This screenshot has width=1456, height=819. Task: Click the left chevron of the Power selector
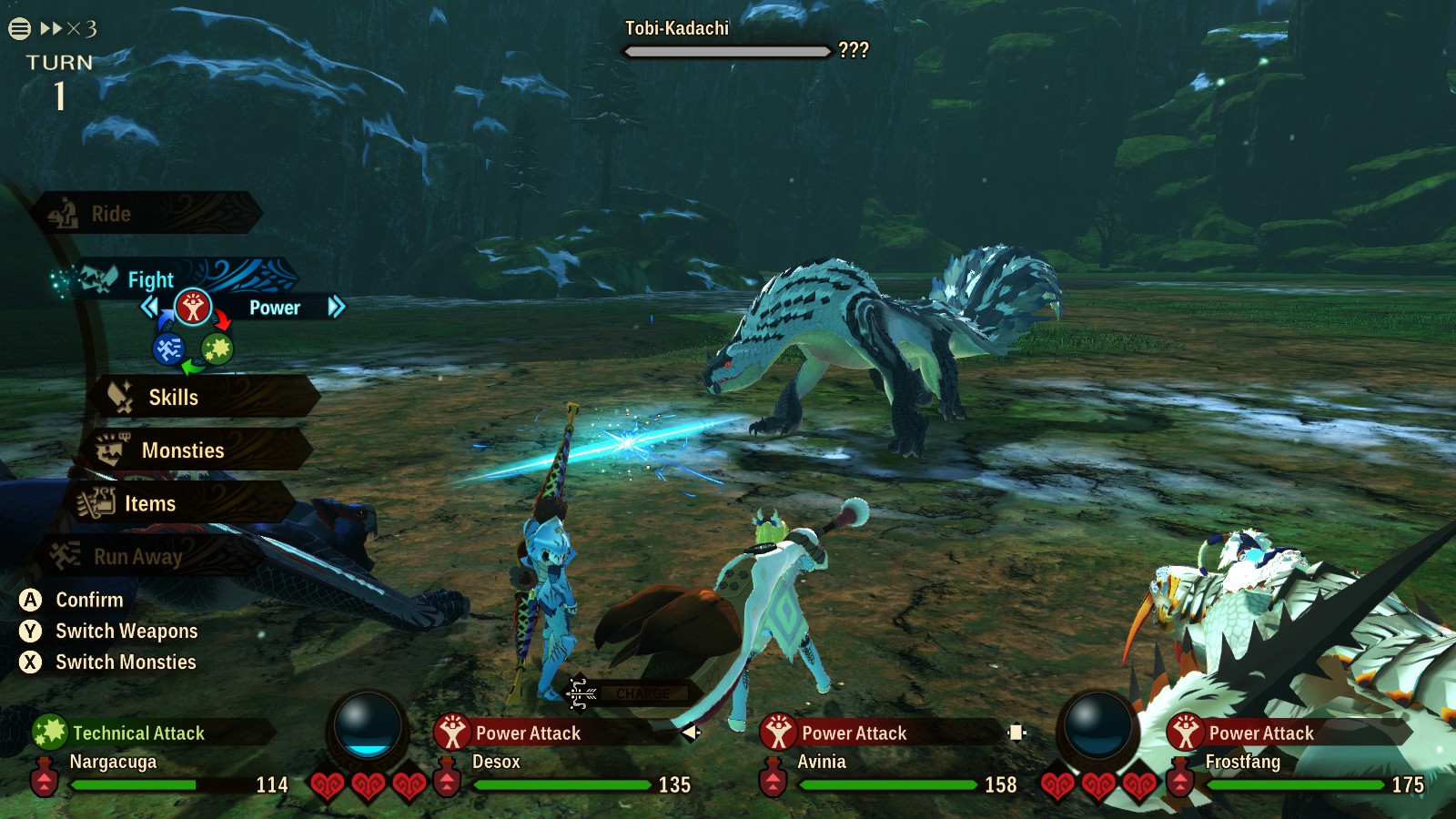(151, 308)
